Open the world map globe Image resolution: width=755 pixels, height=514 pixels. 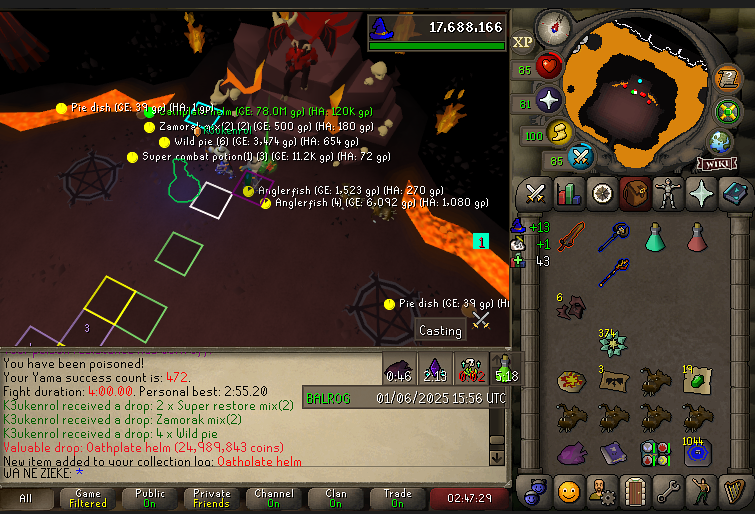pyautogui.click(x=721, y=140)
